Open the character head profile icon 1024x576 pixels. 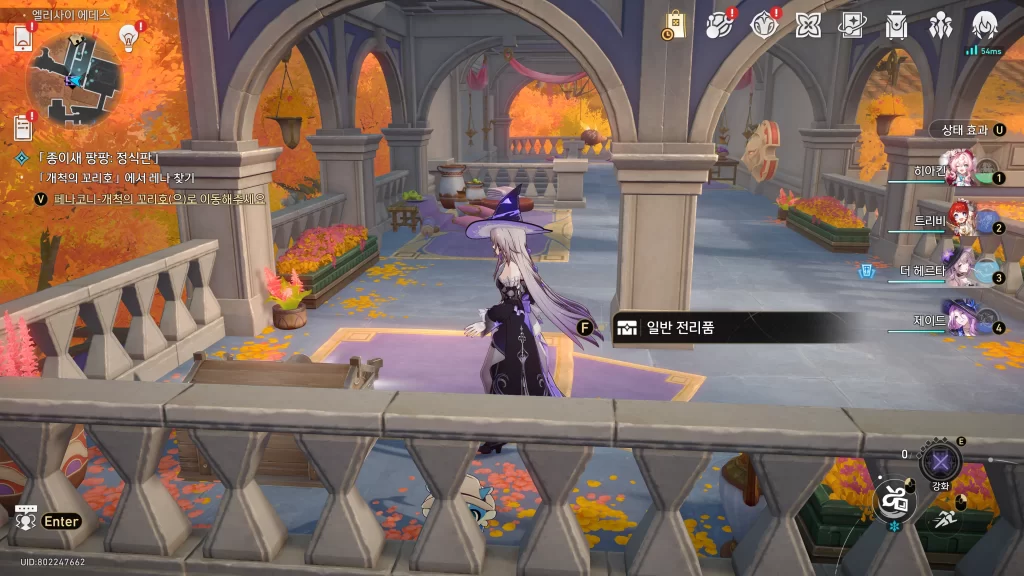click(985, 24)
